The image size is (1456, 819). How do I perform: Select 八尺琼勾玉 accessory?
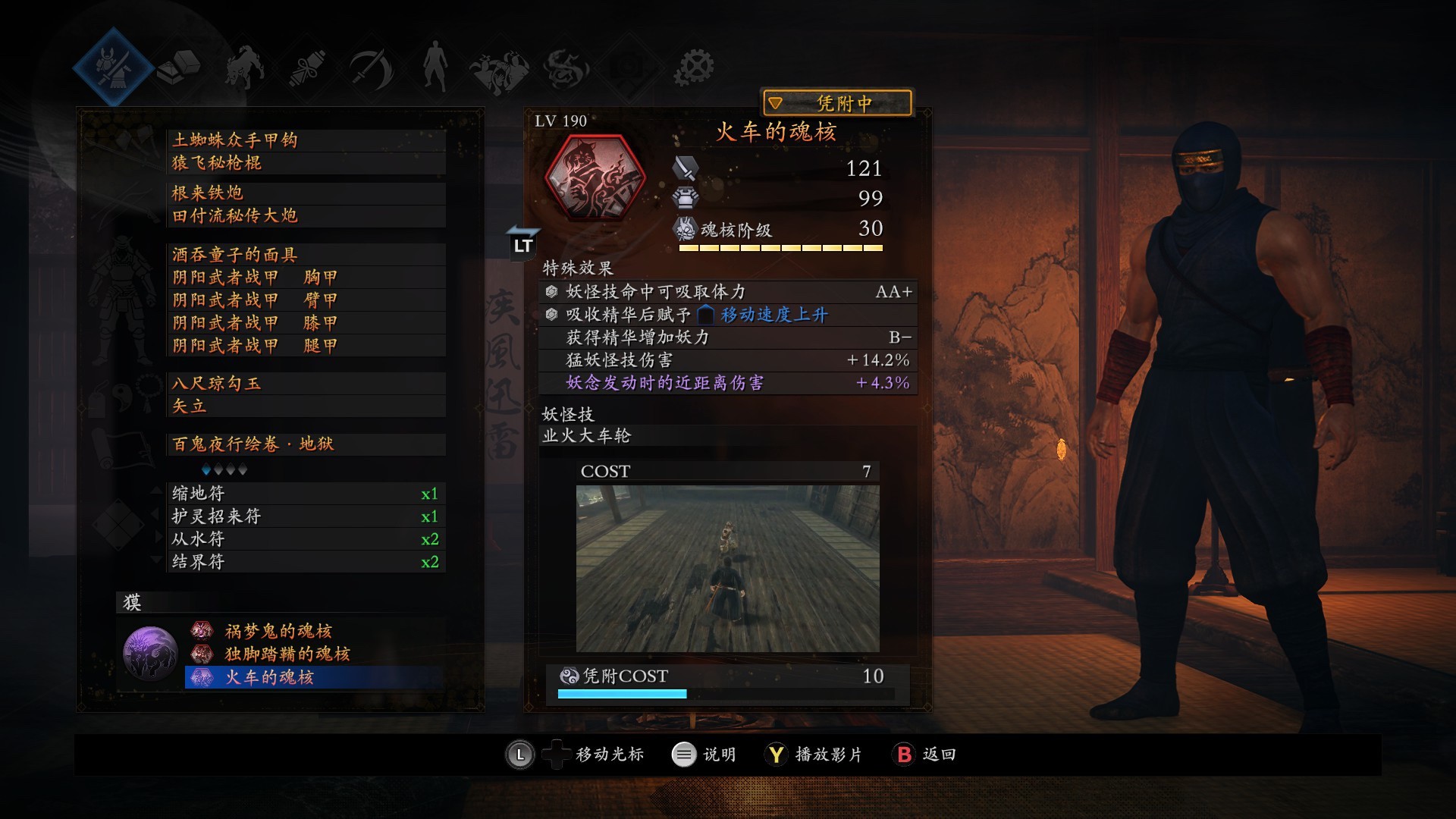point(303,384)
